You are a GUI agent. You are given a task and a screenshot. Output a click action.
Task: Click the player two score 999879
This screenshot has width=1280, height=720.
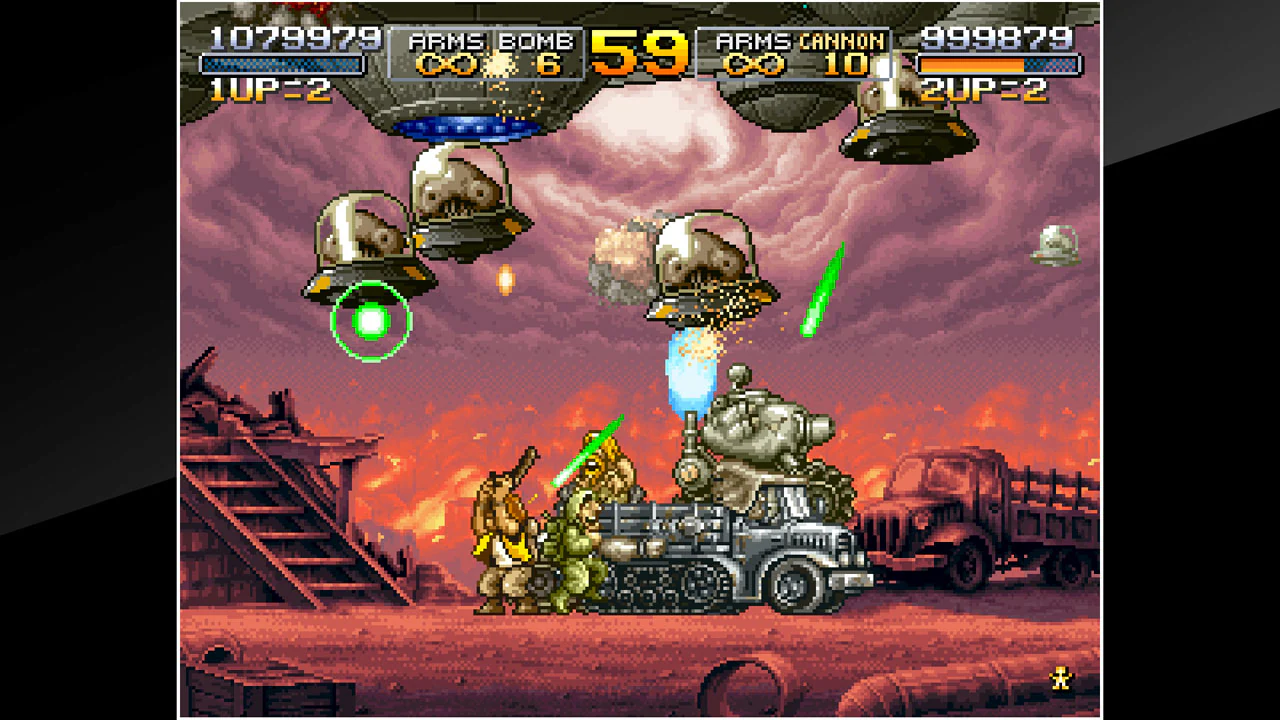tap(998, 37)
